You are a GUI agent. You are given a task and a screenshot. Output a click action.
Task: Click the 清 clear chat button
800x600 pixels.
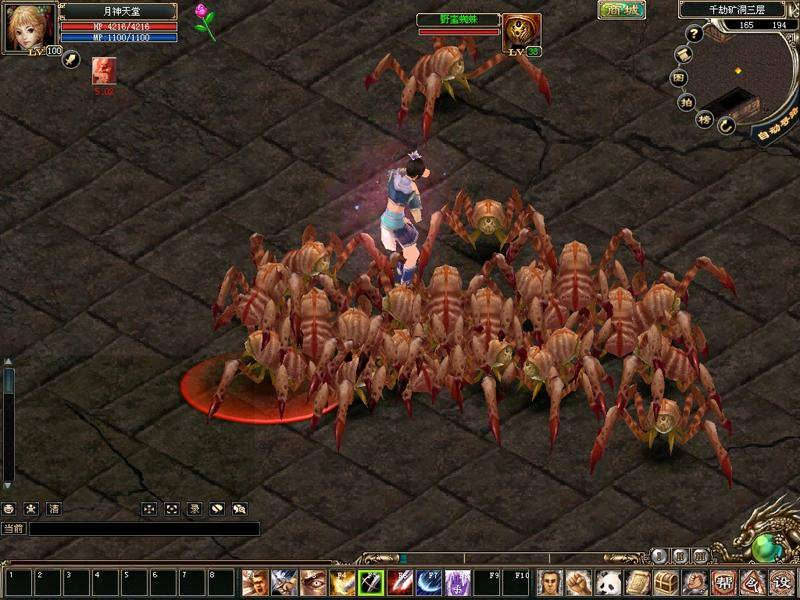click(x=54, y=509)
